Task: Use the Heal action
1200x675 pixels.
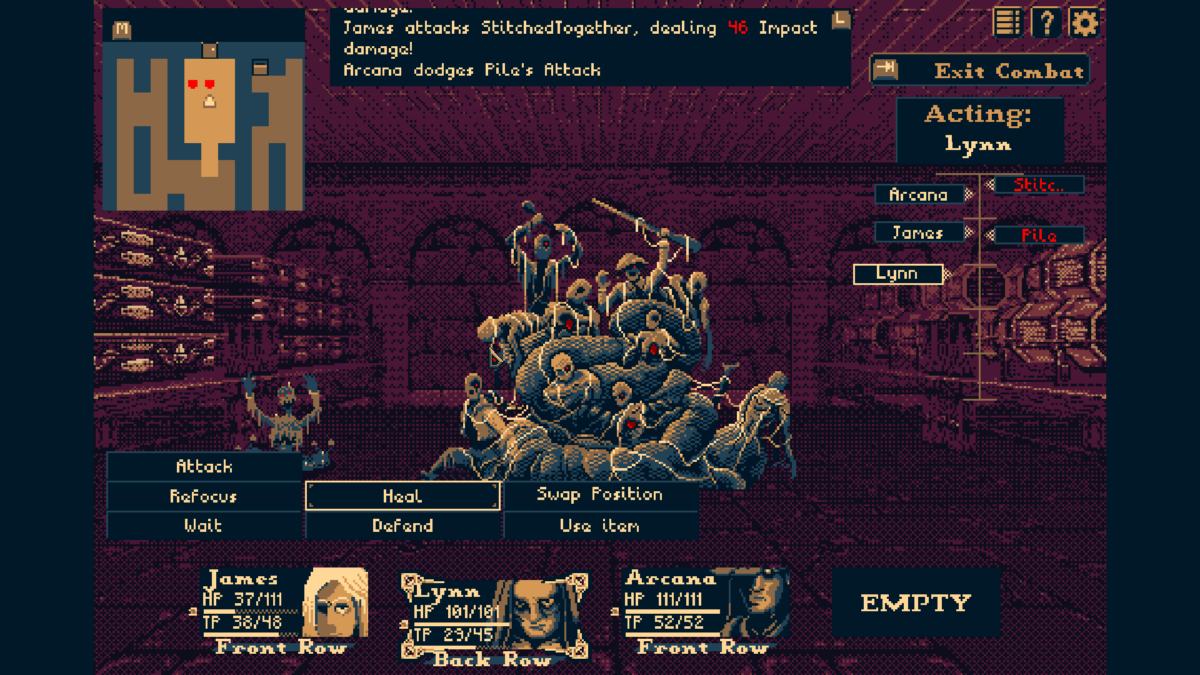Action: tap(402, 496)
